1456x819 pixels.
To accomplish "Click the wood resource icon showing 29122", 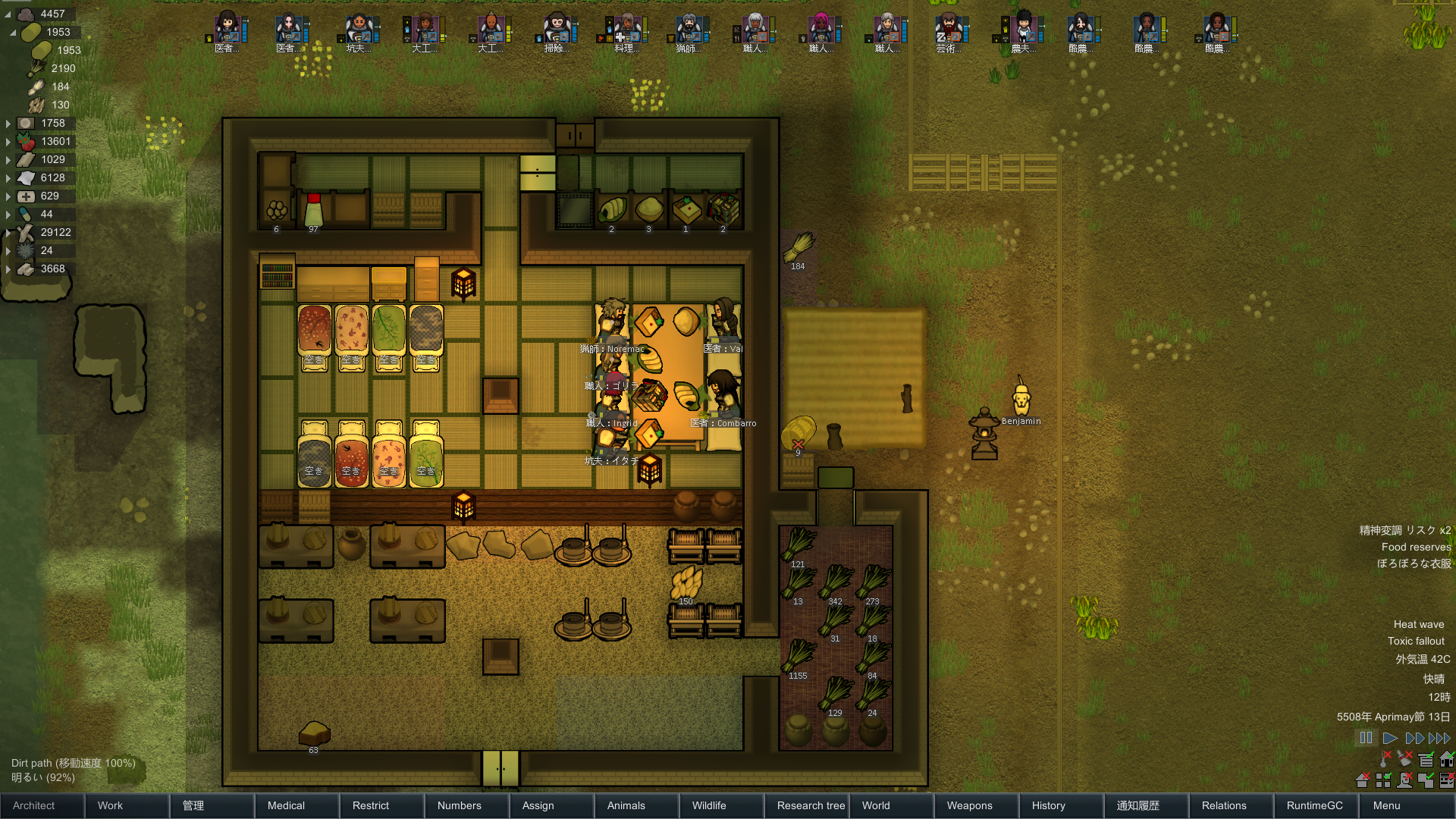I will pyautogui.click(x=25, y=232).
